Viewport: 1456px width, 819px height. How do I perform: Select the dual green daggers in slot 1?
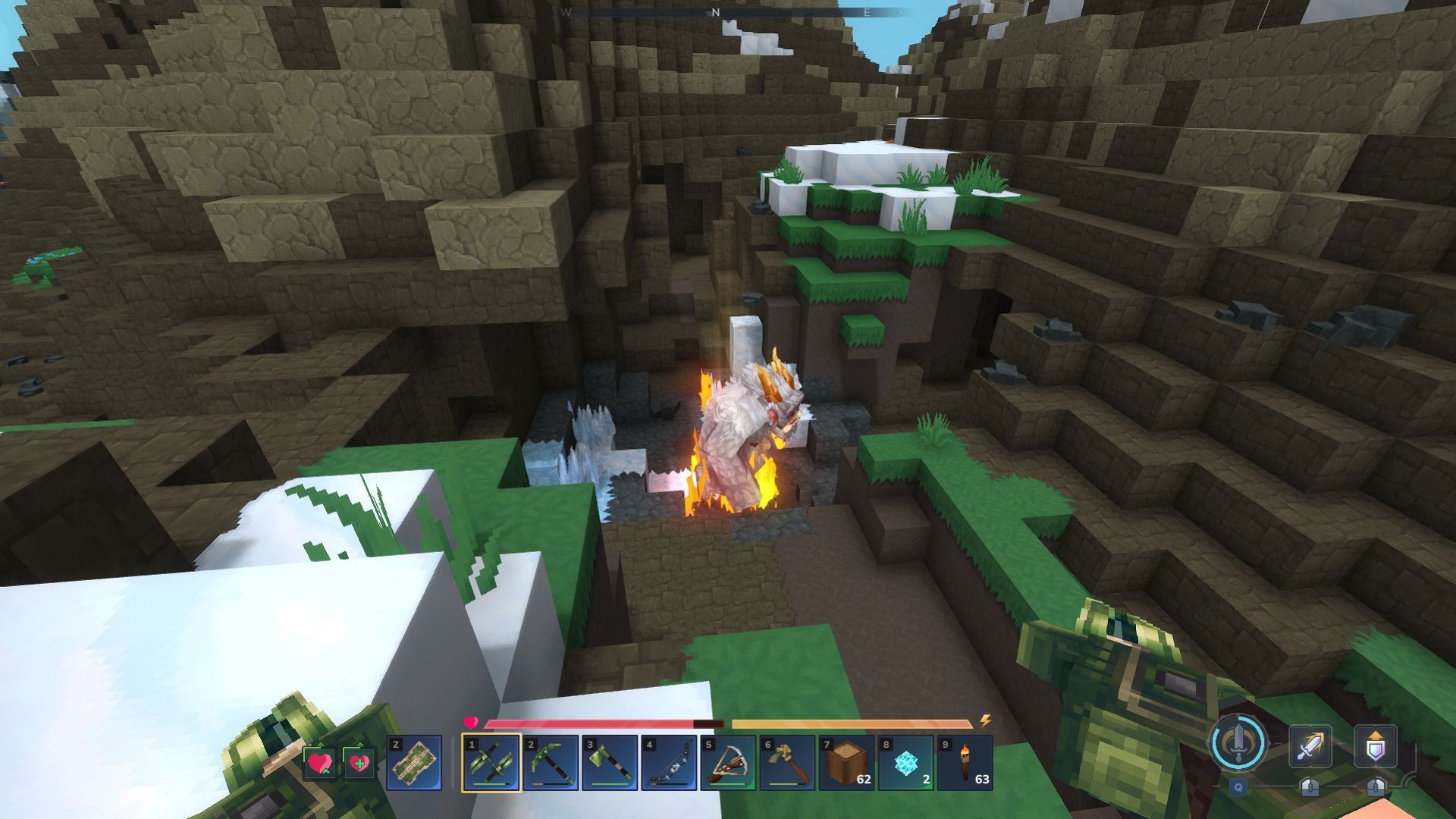point(491,763)
